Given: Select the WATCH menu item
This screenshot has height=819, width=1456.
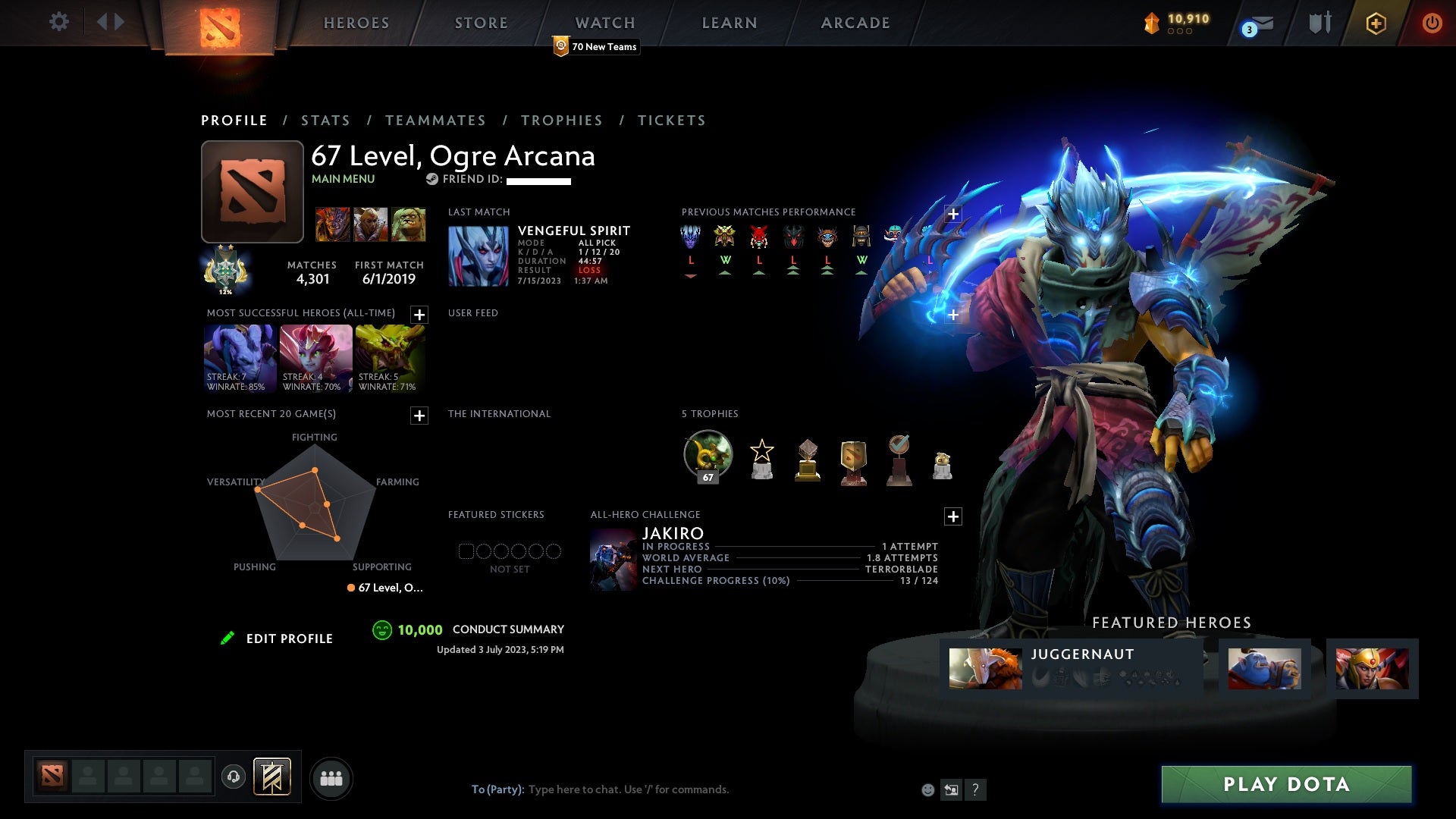Looking at the screenshot, I should pyautogui.click(x=604, y=23).
